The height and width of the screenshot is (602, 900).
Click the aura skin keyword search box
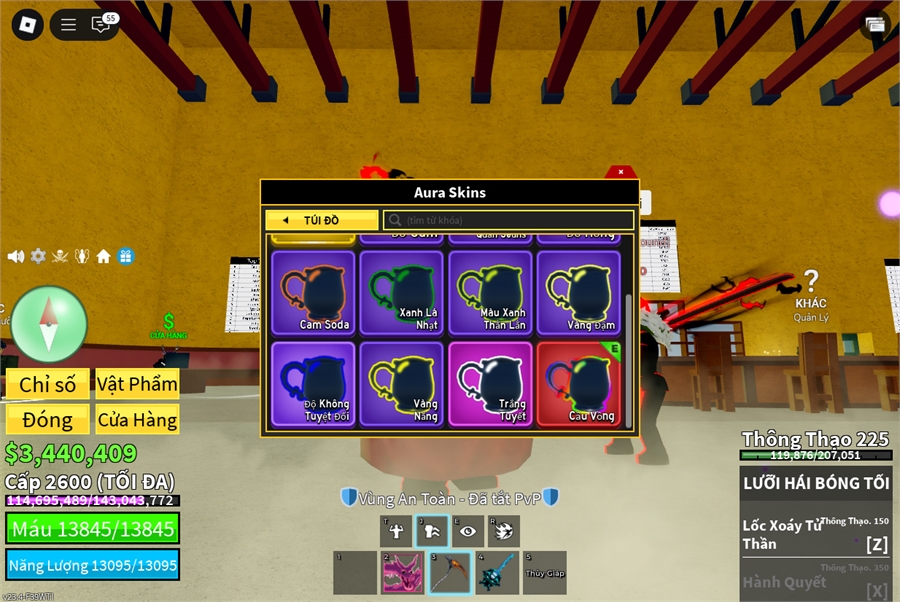pos(509,220)
